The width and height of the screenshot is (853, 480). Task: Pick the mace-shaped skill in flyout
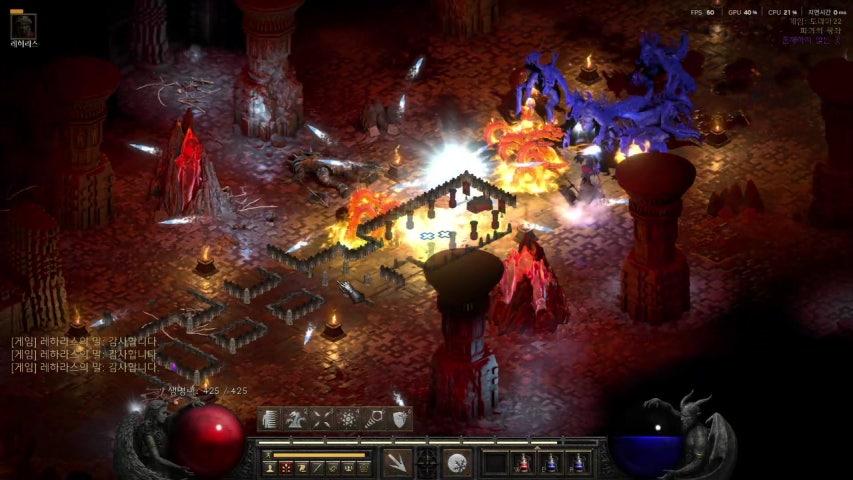tap(374, 419)
